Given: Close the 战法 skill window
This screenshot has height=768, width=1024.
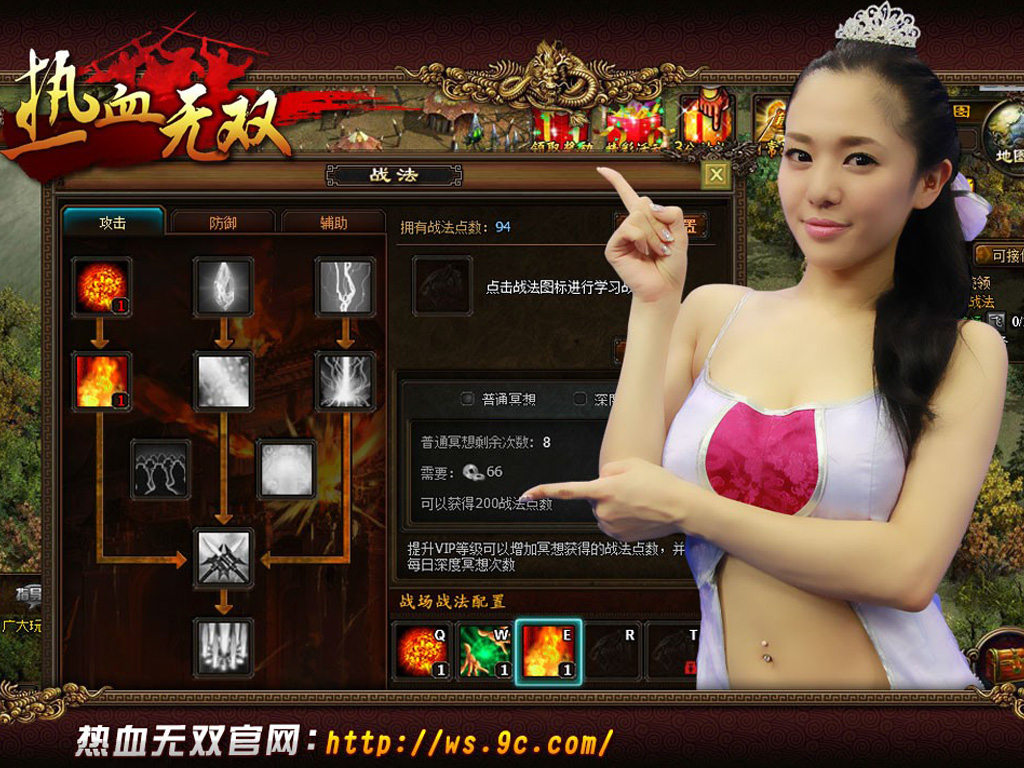Looking at the screenshot, I should [715, 176].
